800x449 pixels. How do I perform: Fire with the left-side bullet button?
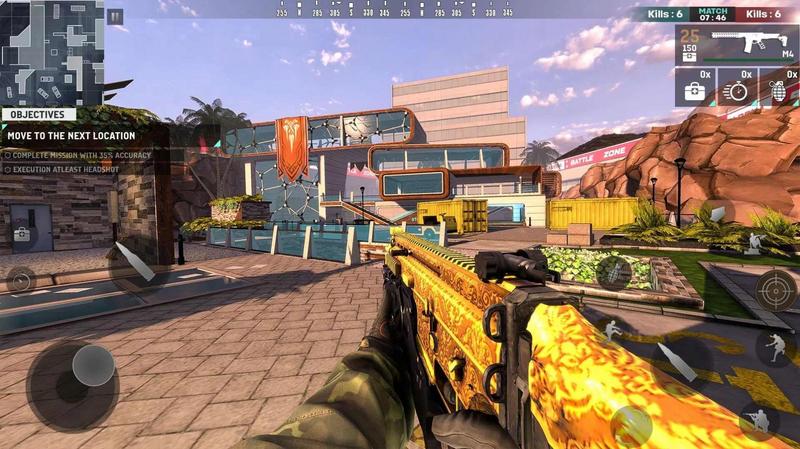point(134,262)
